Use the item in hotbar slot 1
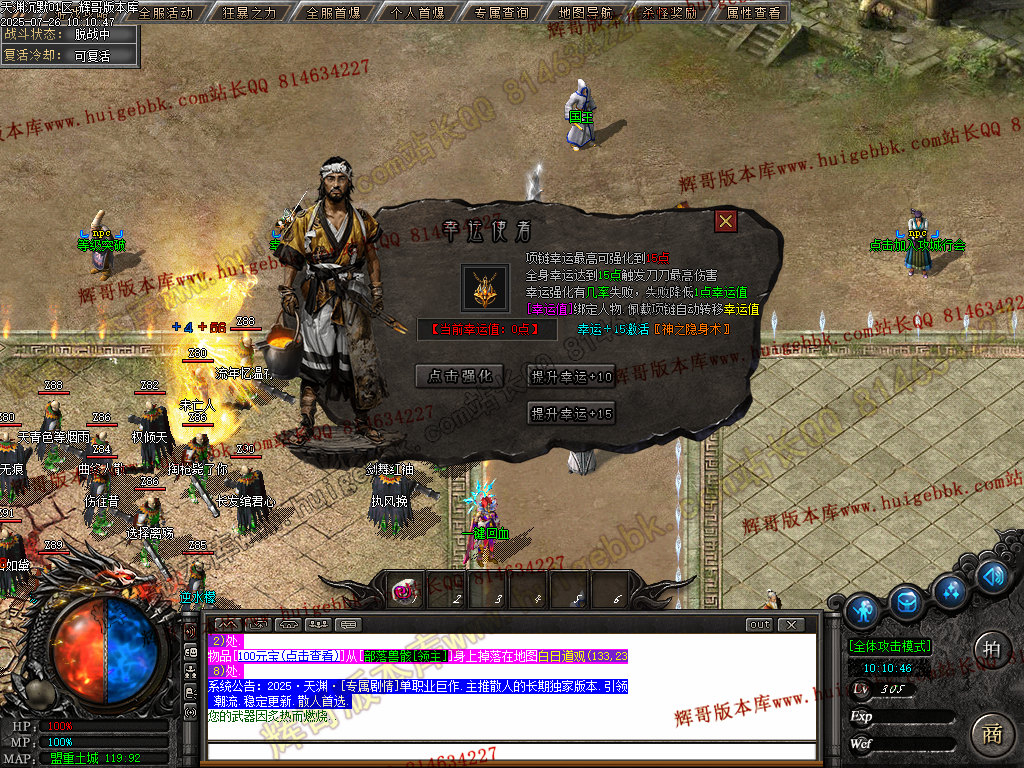The image size is (1024, 768). coord(407,591)
